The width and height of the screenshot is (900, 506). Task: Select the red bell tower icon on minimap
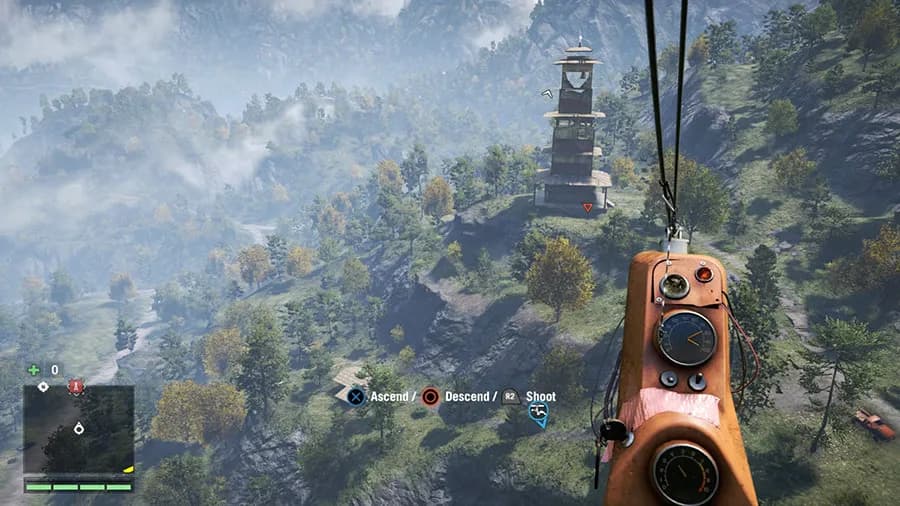(76, 388)
